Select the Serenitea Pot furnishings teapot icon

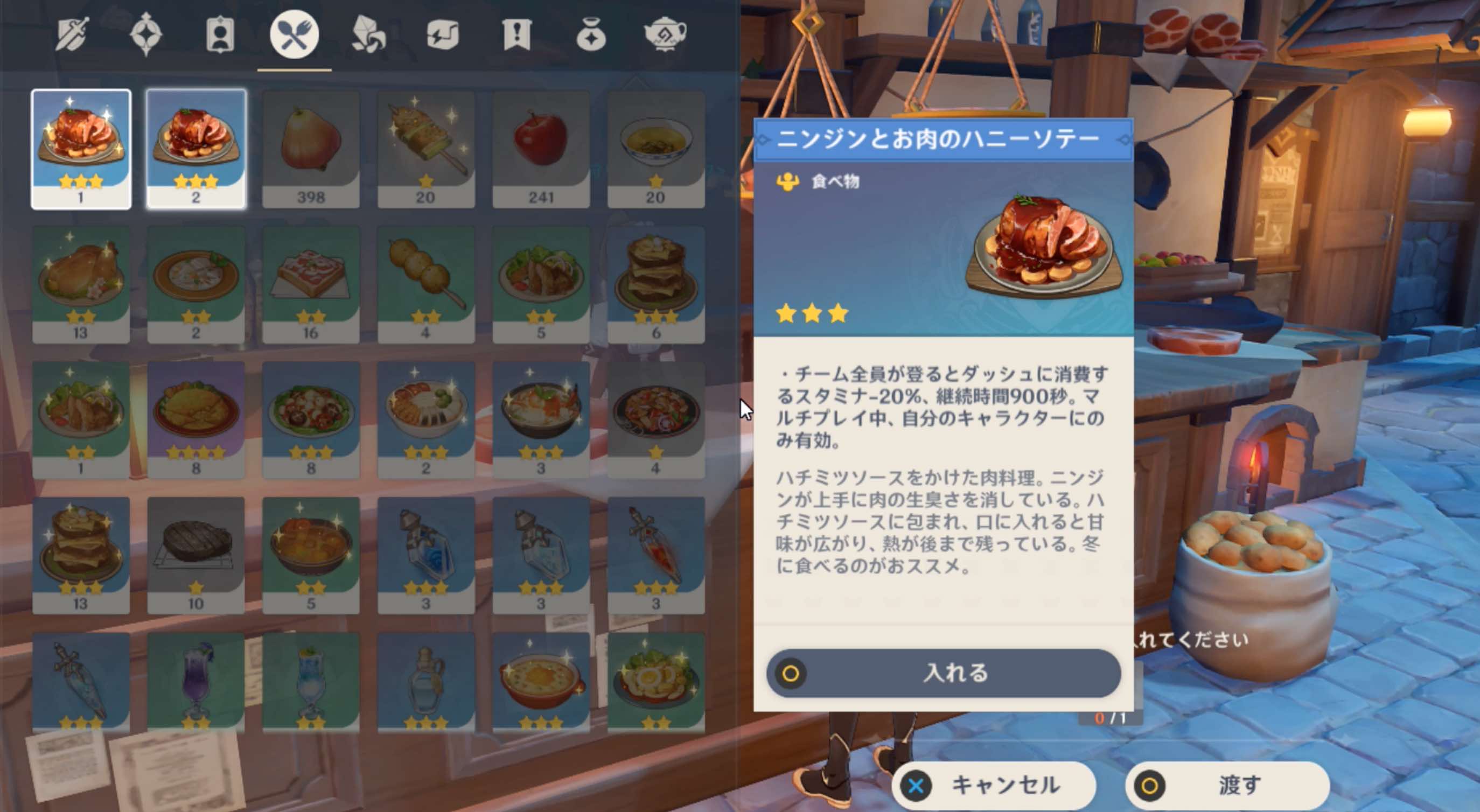664,36
